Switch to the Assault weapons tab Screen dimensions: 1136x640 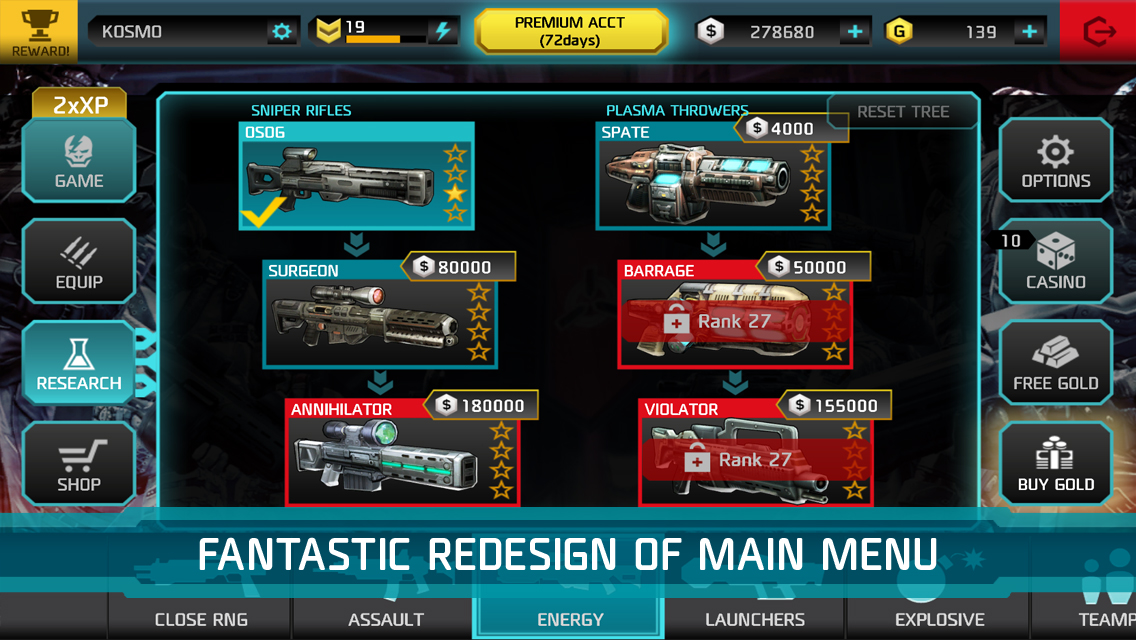coord(386,619)
